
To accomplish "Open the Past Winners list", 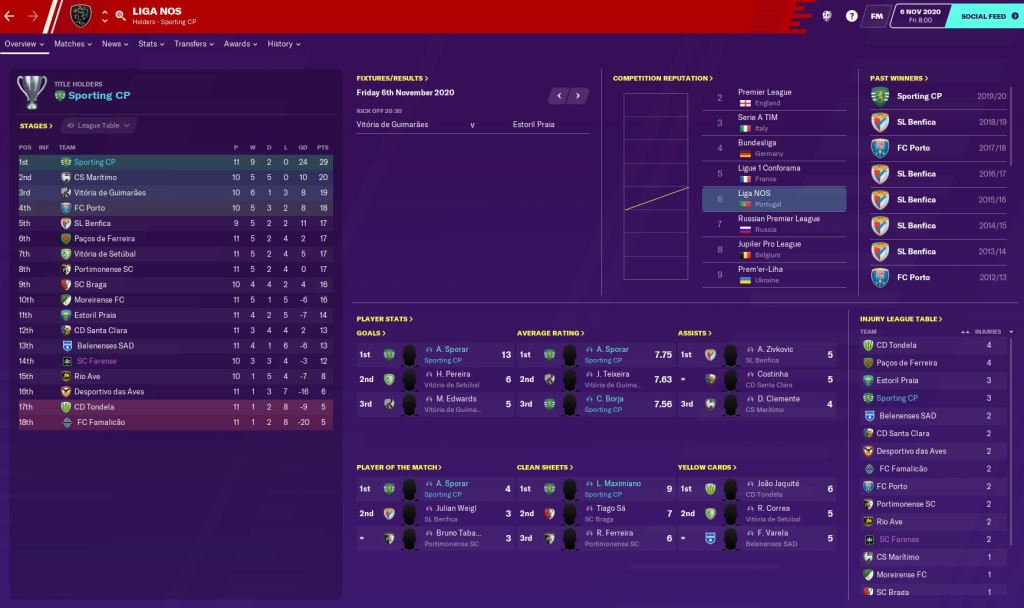I will point(899,78).
